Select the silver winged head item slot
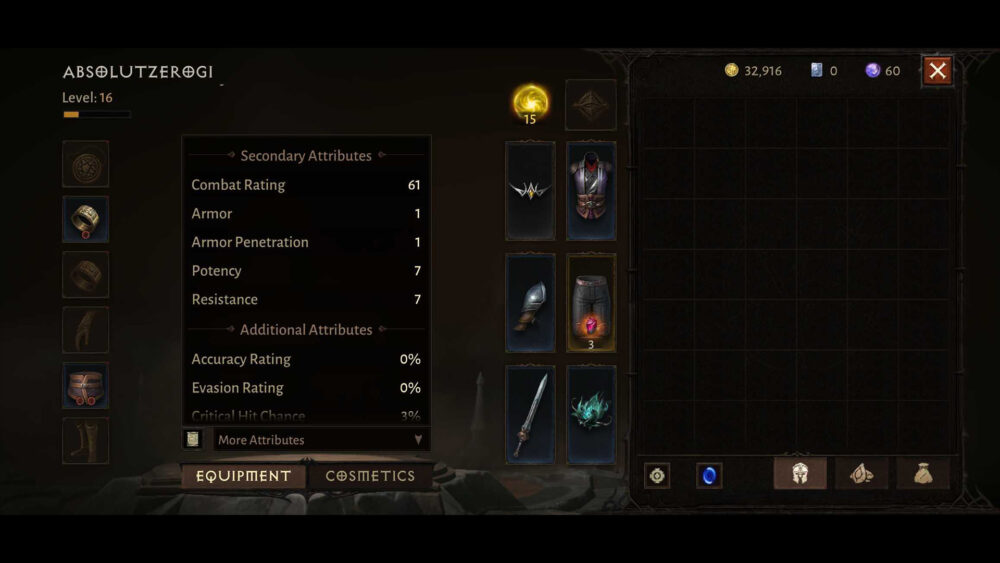 tap(530, 191)
